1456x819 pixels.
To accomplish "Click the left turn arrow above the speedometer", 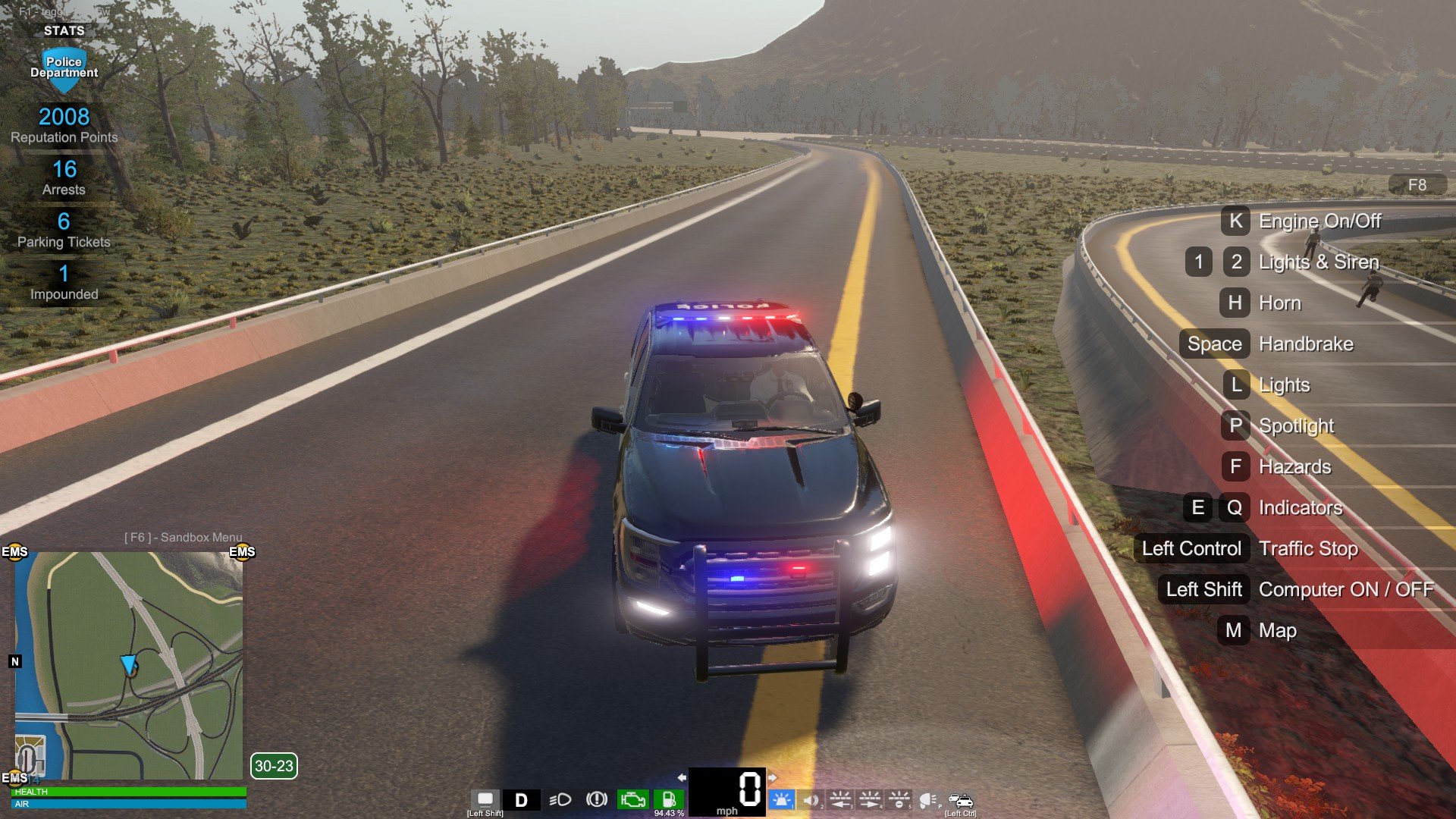I will pyautogui.click(x=682, y=777).
